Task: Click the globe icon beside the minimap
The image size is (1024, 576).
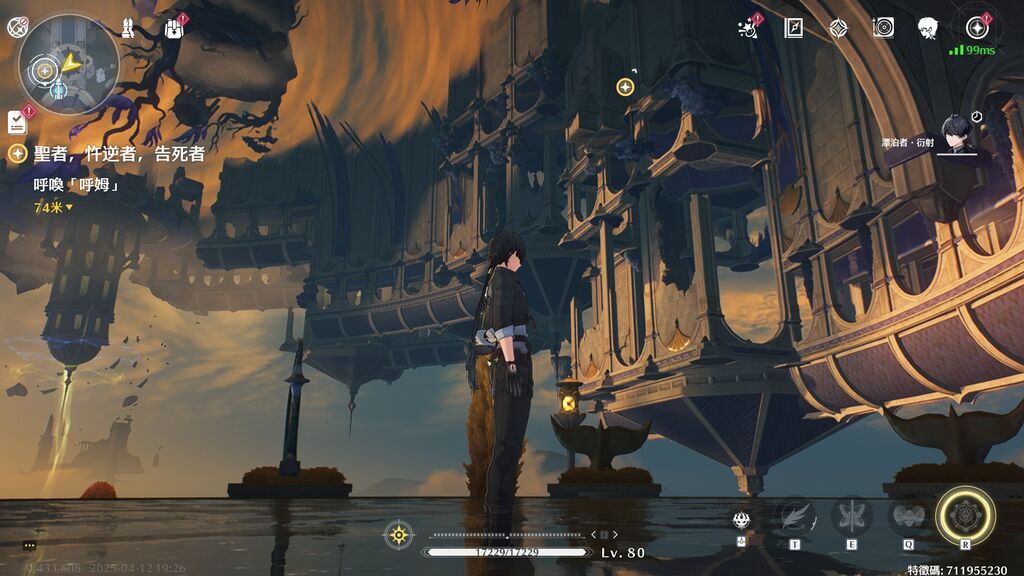Action: coord(15,29)
